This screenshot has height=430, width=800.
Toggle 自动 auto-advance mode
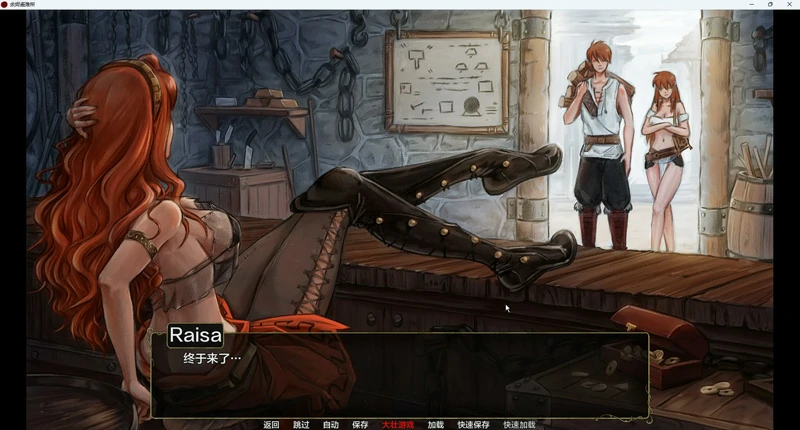click(x=330, y=424)
